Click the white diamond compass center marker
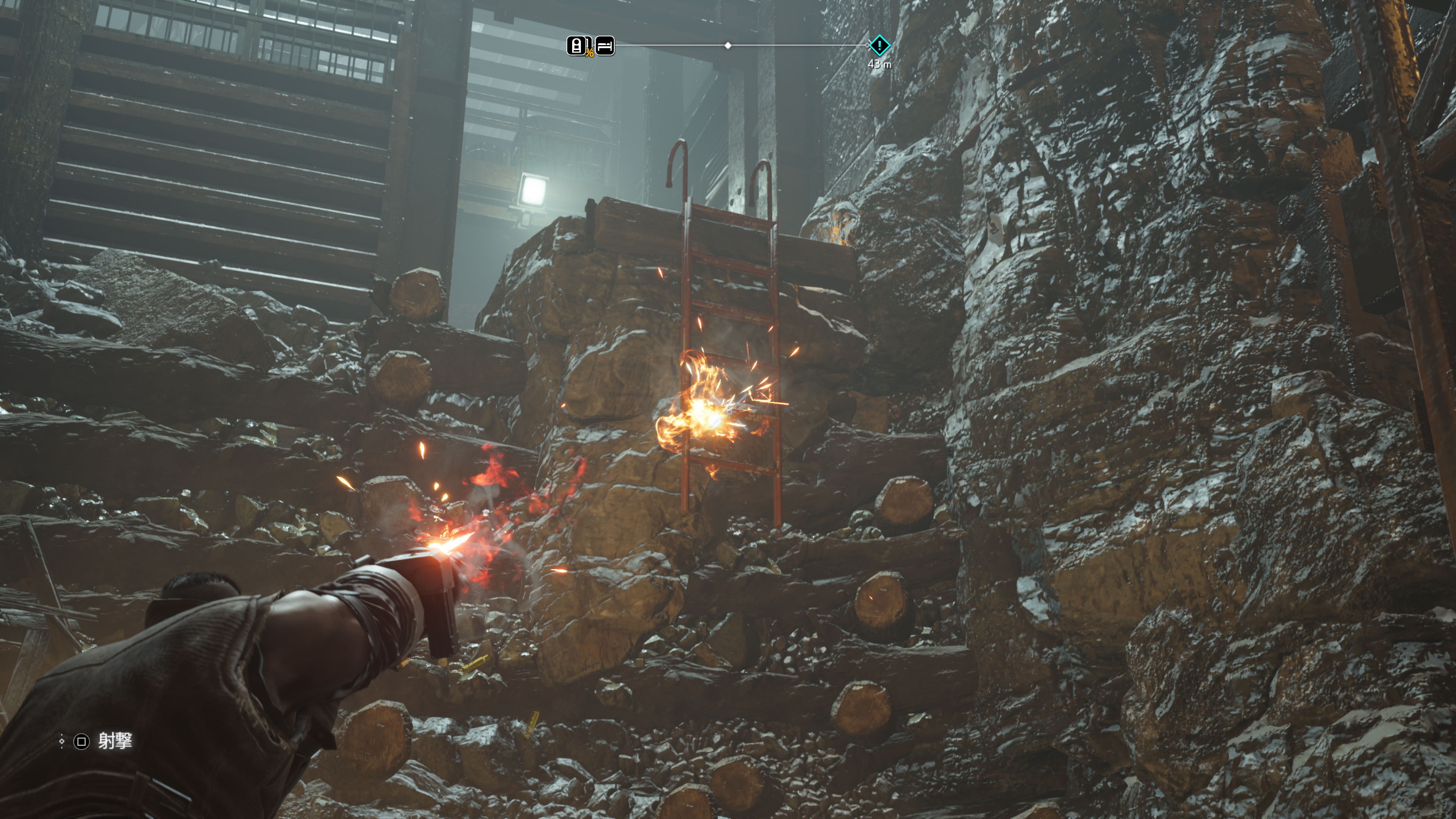Screen dimensions: 1456x819 (728, 45)
